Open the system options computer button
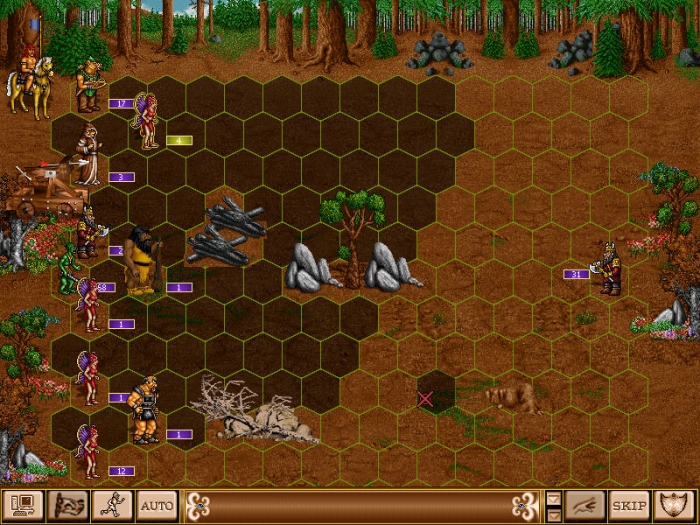Image resolution: width=700 pixels, height=525 pixels. (x=20, y=504)
